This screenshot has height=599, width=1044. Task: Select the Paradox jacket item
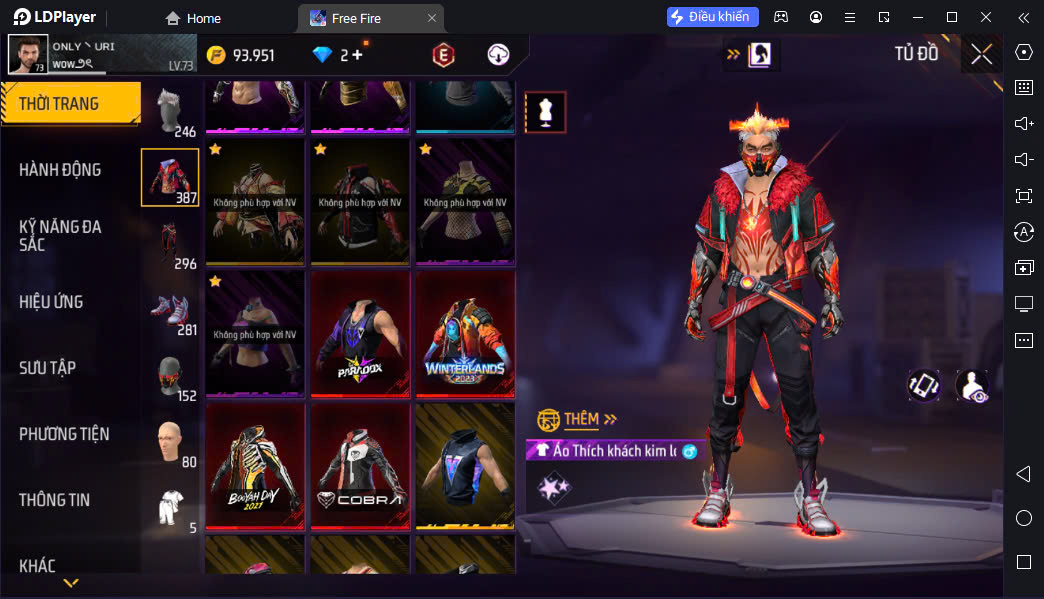click(x=360, y=334)
